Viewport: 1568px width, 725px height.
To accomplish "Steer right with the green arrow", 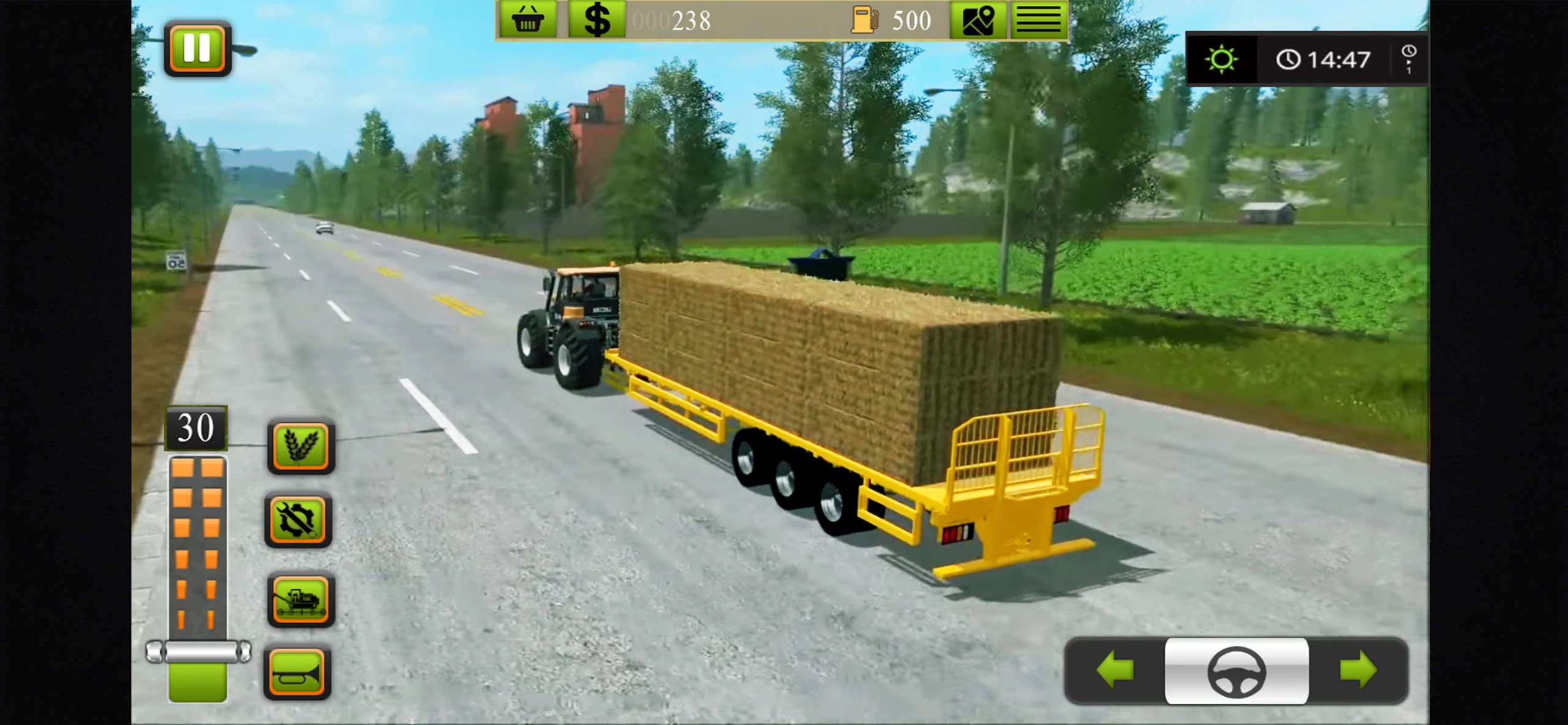I will point(1358,670).
